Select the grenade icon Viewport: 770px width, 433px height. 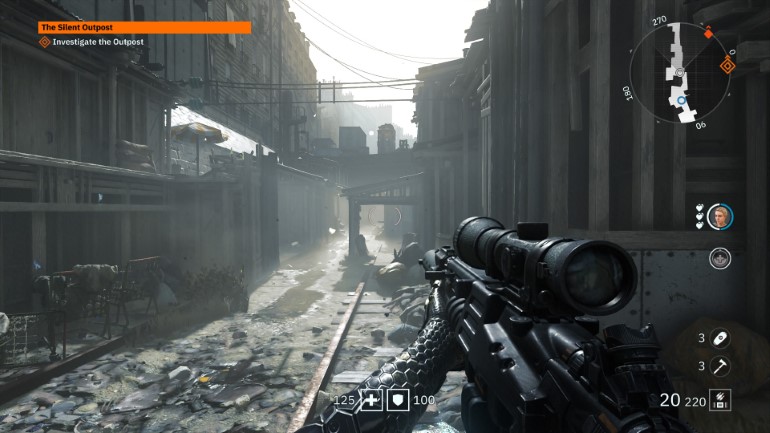tap(719, 338)
